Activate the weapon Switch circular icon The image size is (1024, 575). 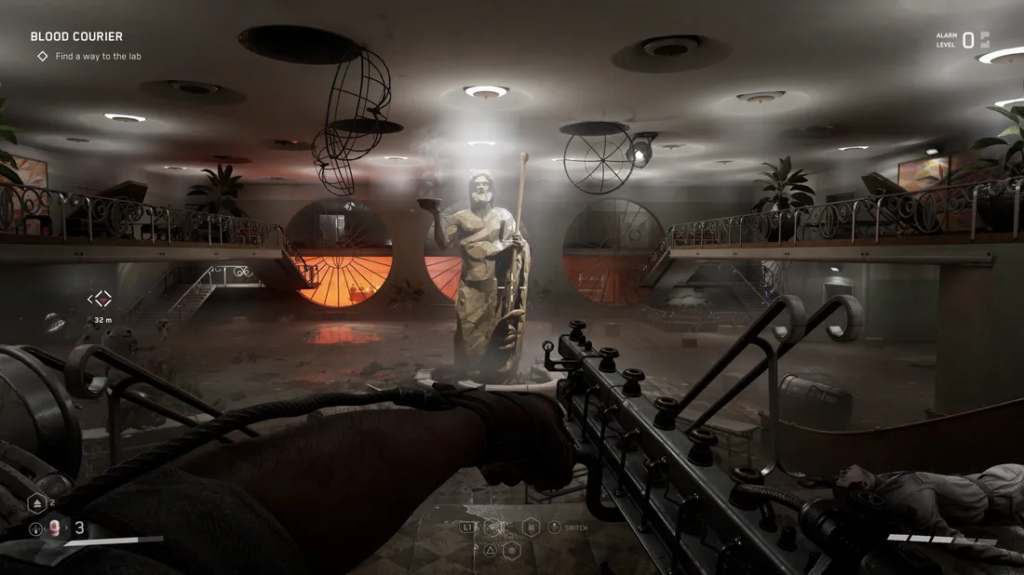pos(555,527)
